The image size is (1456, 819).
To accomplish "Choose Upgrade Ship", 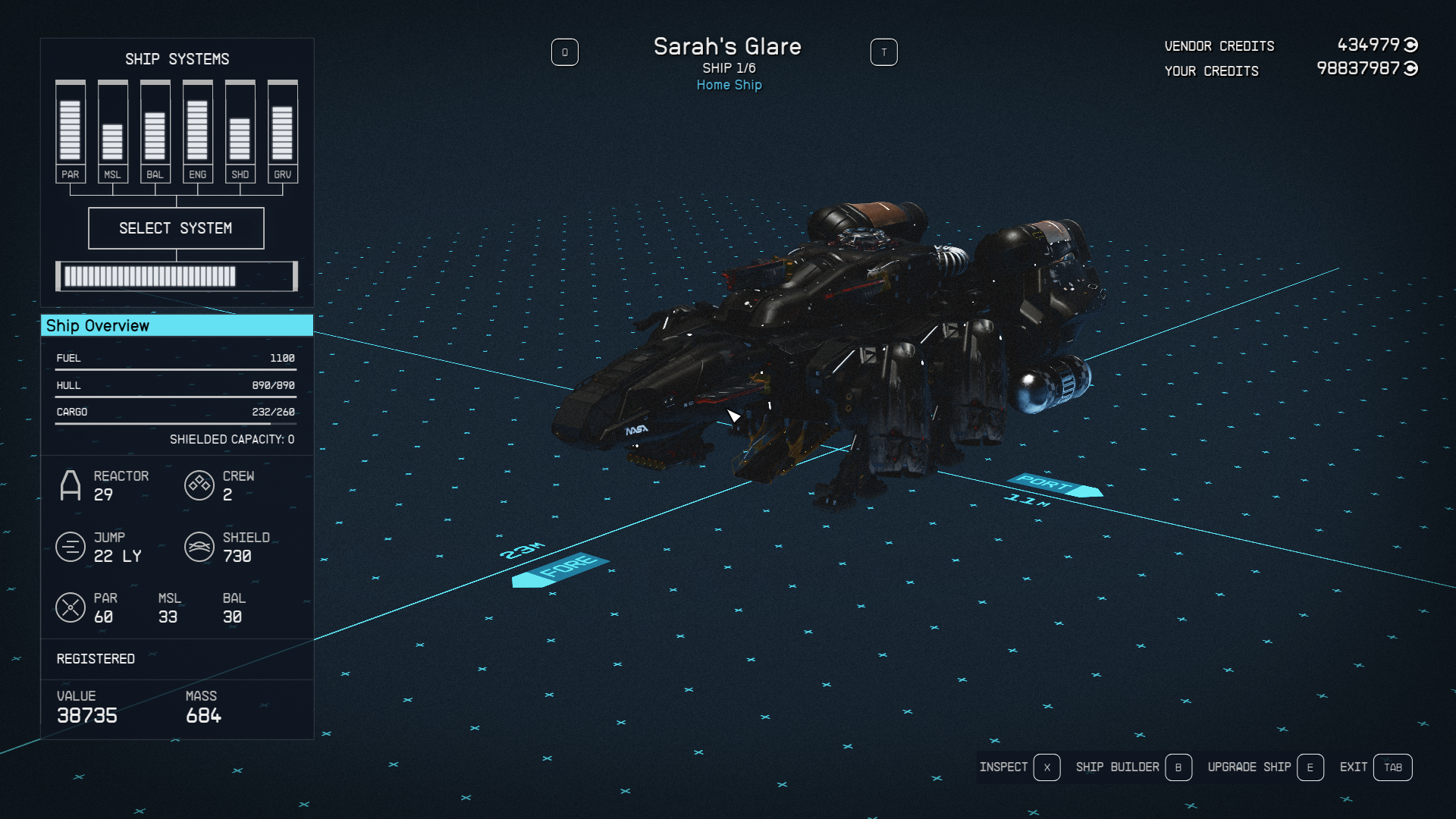I will click(1264, 767).
